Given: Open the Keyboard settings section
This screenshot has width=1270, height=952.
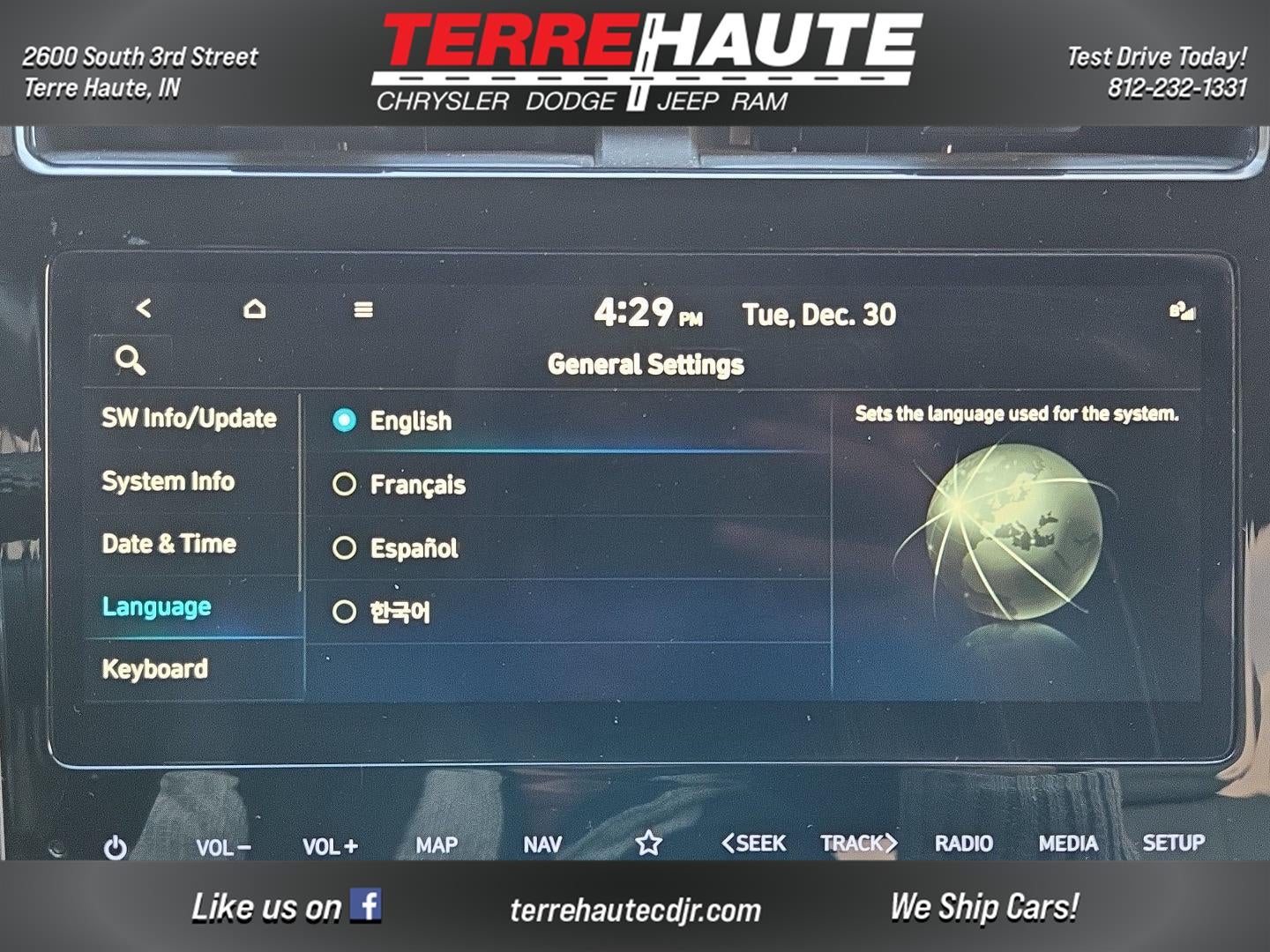Looking at the screenshot, I should [155, 669].
